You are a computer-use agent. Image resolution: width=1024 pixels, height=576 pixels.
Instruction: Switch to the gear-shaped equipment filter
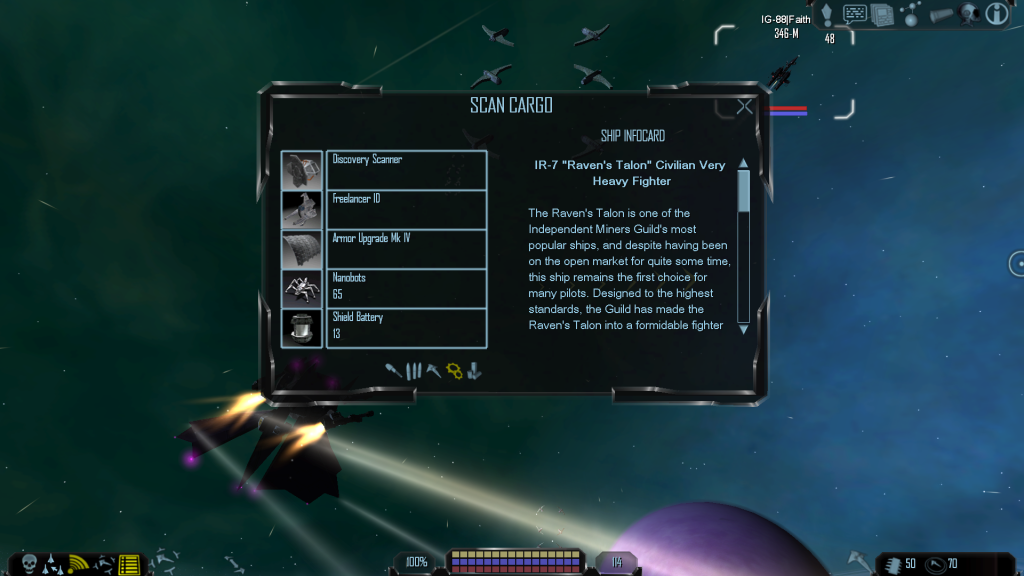(454, 371)
